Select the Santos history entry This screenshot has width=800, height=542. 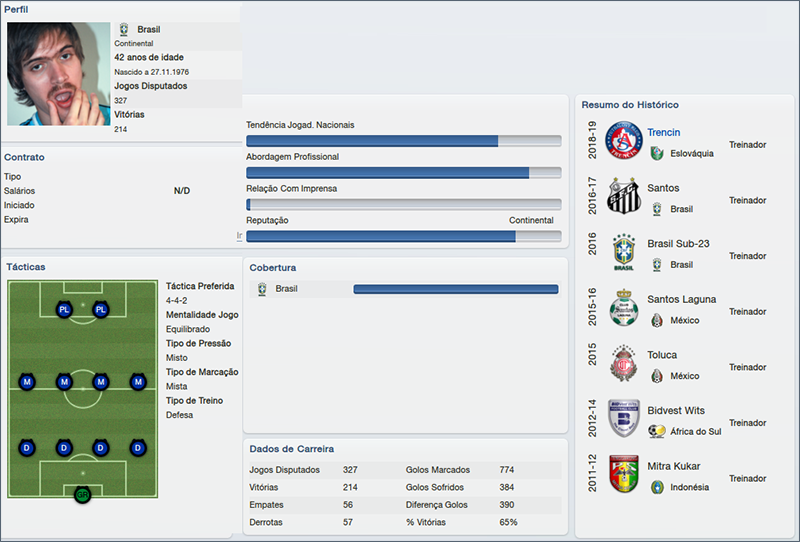click(x=663, y=188)
